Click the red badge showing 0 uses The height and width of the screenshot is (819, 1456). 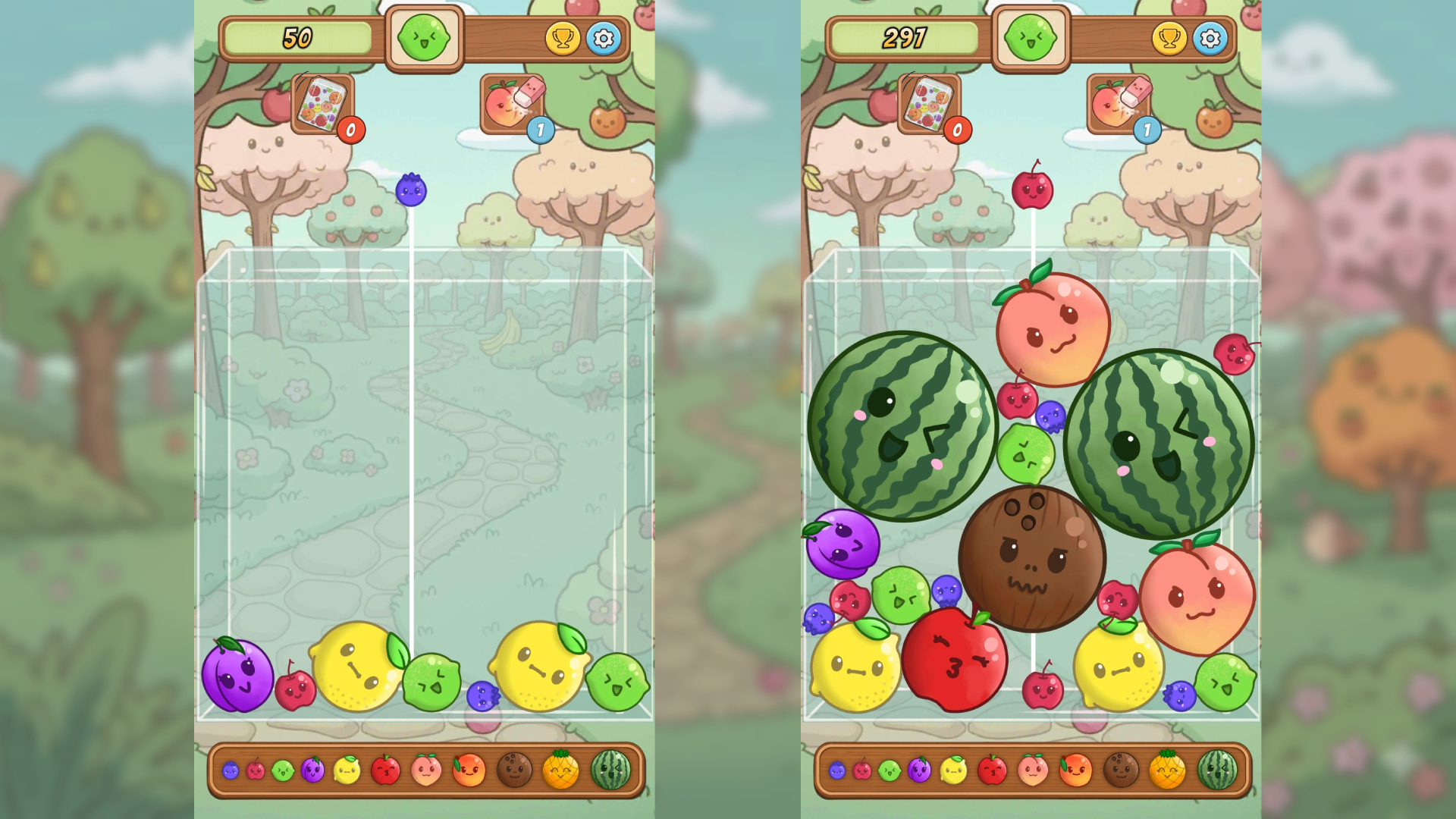pyautogui.click(x=350, y=129)
